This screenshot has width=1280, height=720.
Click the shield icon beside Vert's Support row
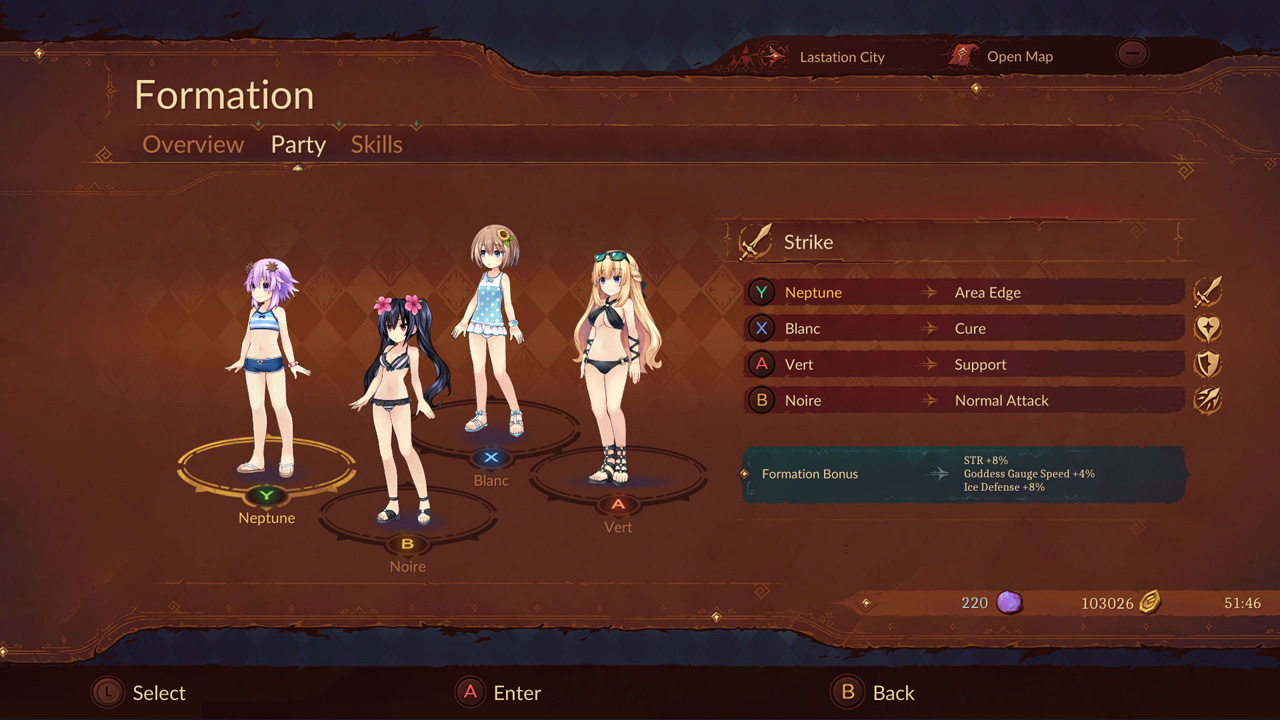(x=1208, y=363)
